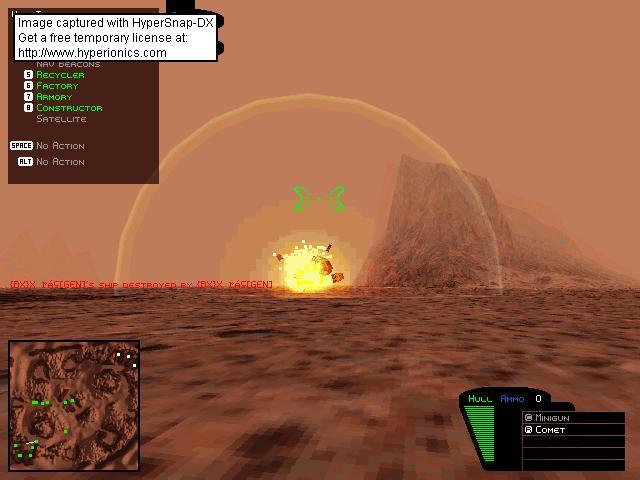Switch to the Comet weapon slot
Image resolution: width=640 pixels, height=480 pixels.
pyautogui.click(x=550, y=430)
